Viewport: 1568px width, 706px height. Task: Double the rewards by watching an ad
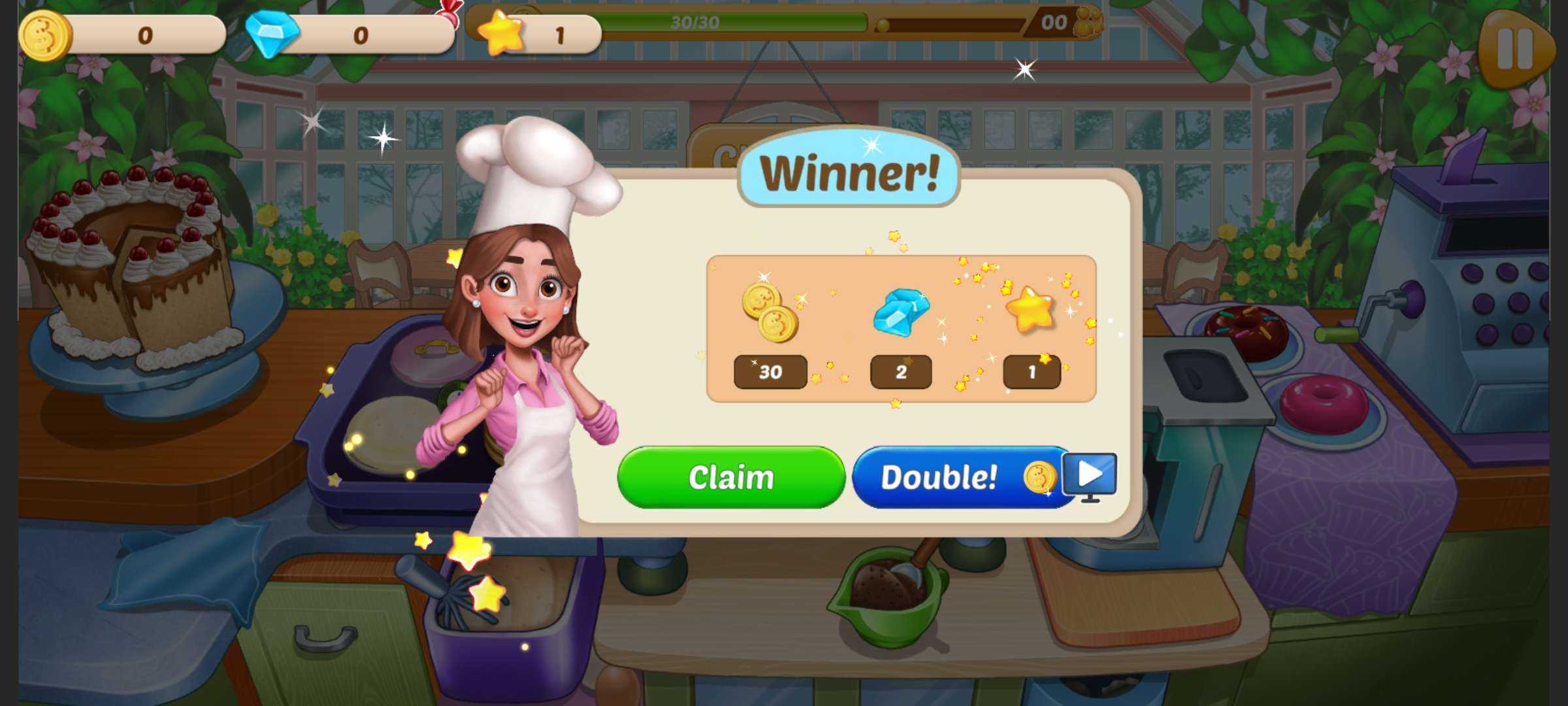click(964, 477)
